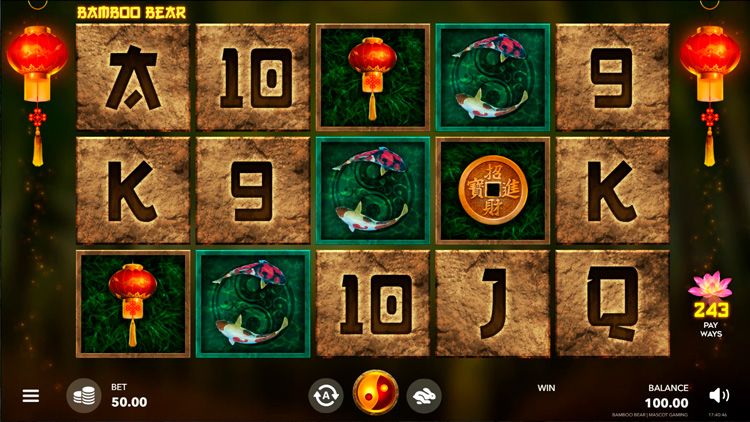The image size is (750, 422).
Task: Toggle the autoplay button
Action: (326, 394)
